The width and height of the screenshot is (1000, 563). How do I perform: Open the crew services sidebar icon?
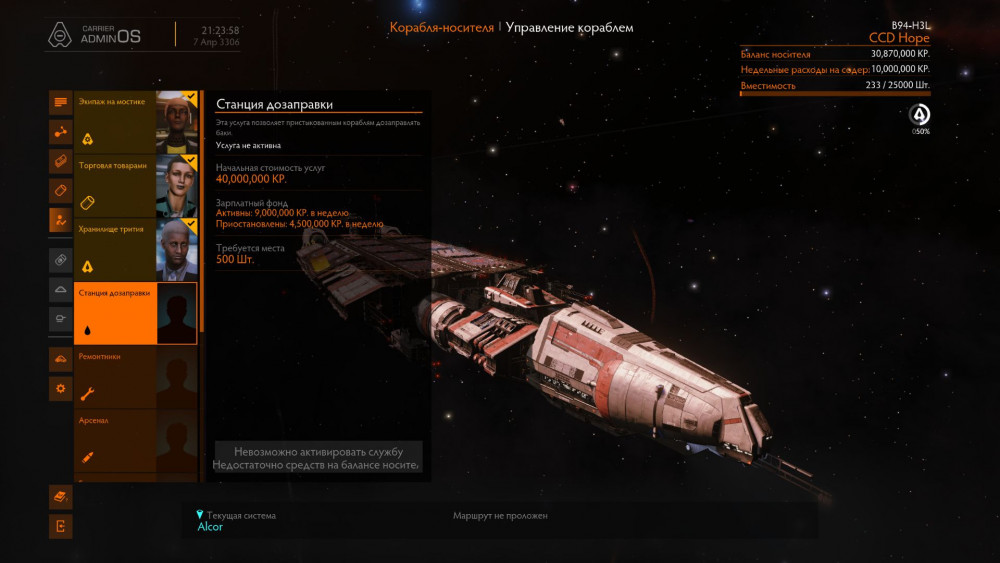61,220
